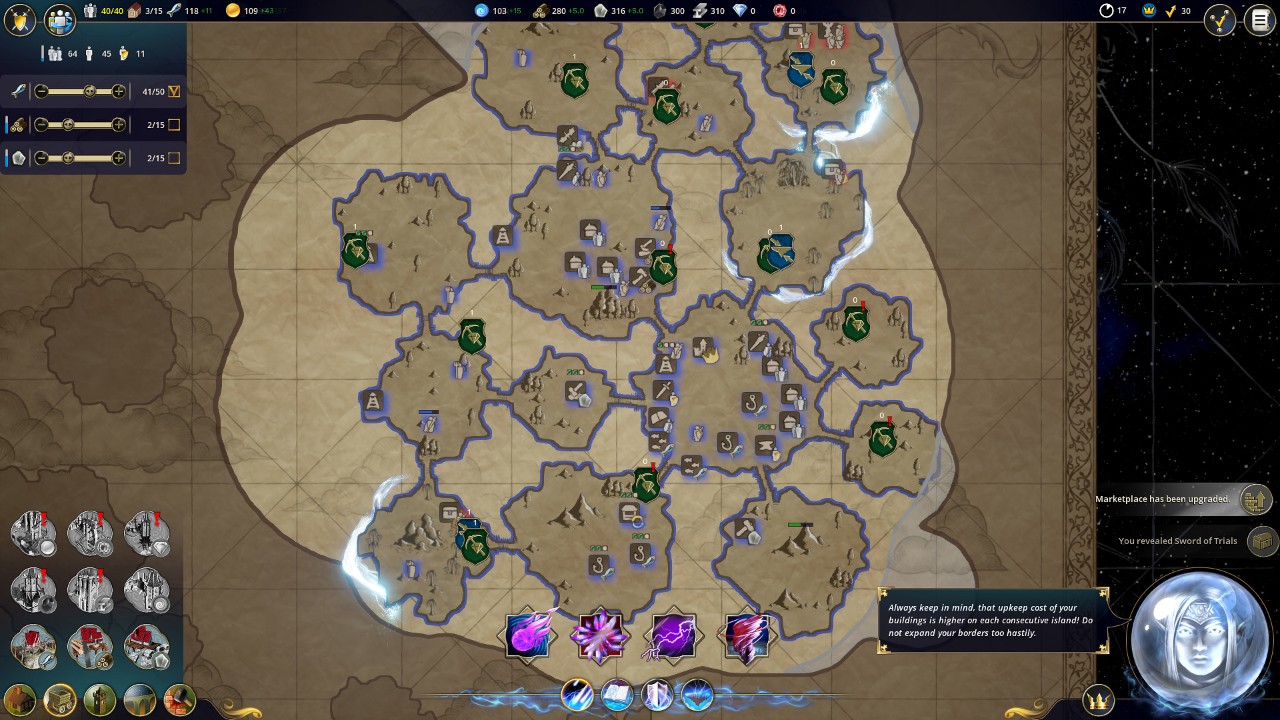Select the fishing hut building

[34, 647]
